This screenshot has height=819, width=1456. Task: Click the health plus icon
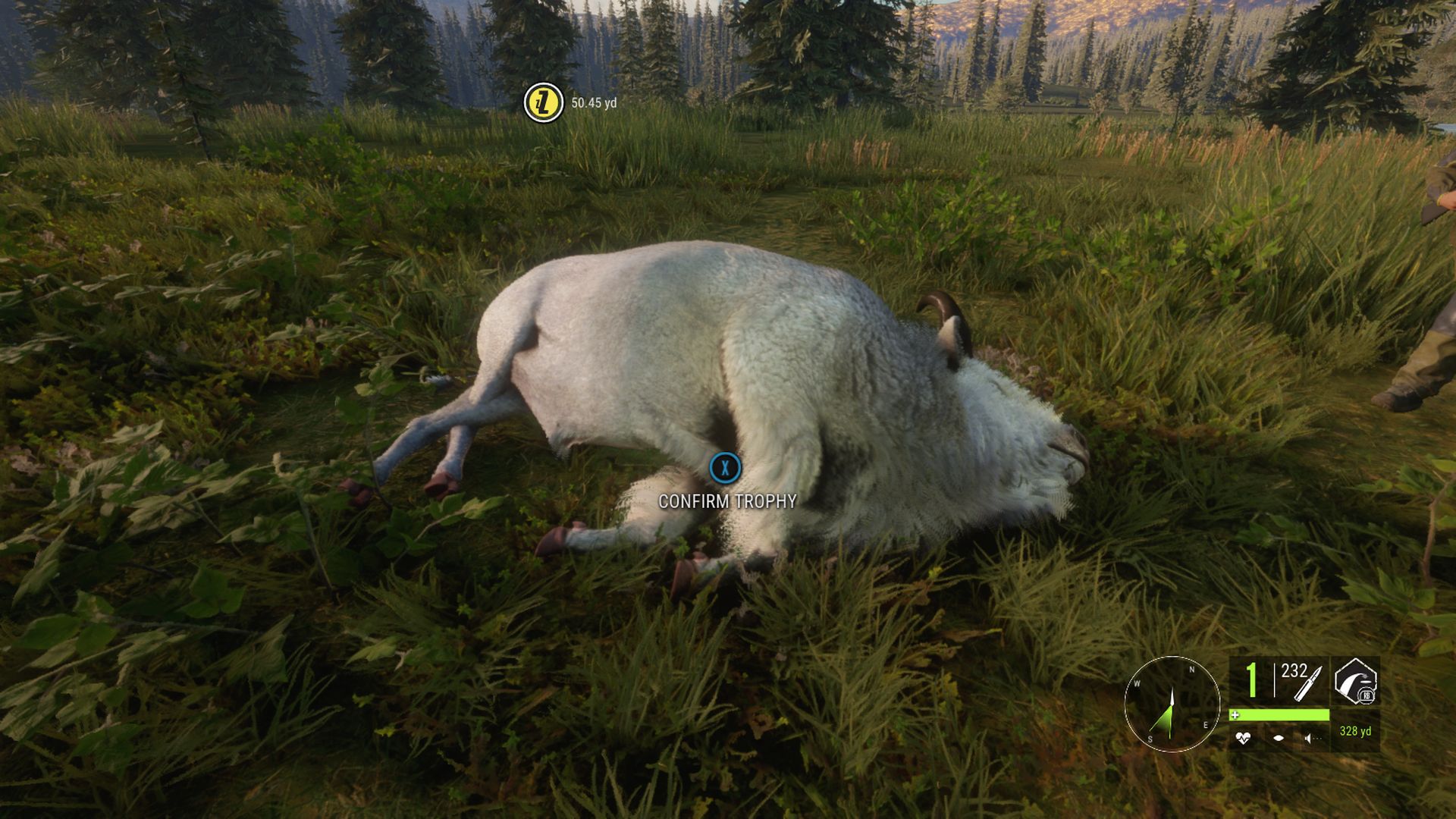(1235, 714)
